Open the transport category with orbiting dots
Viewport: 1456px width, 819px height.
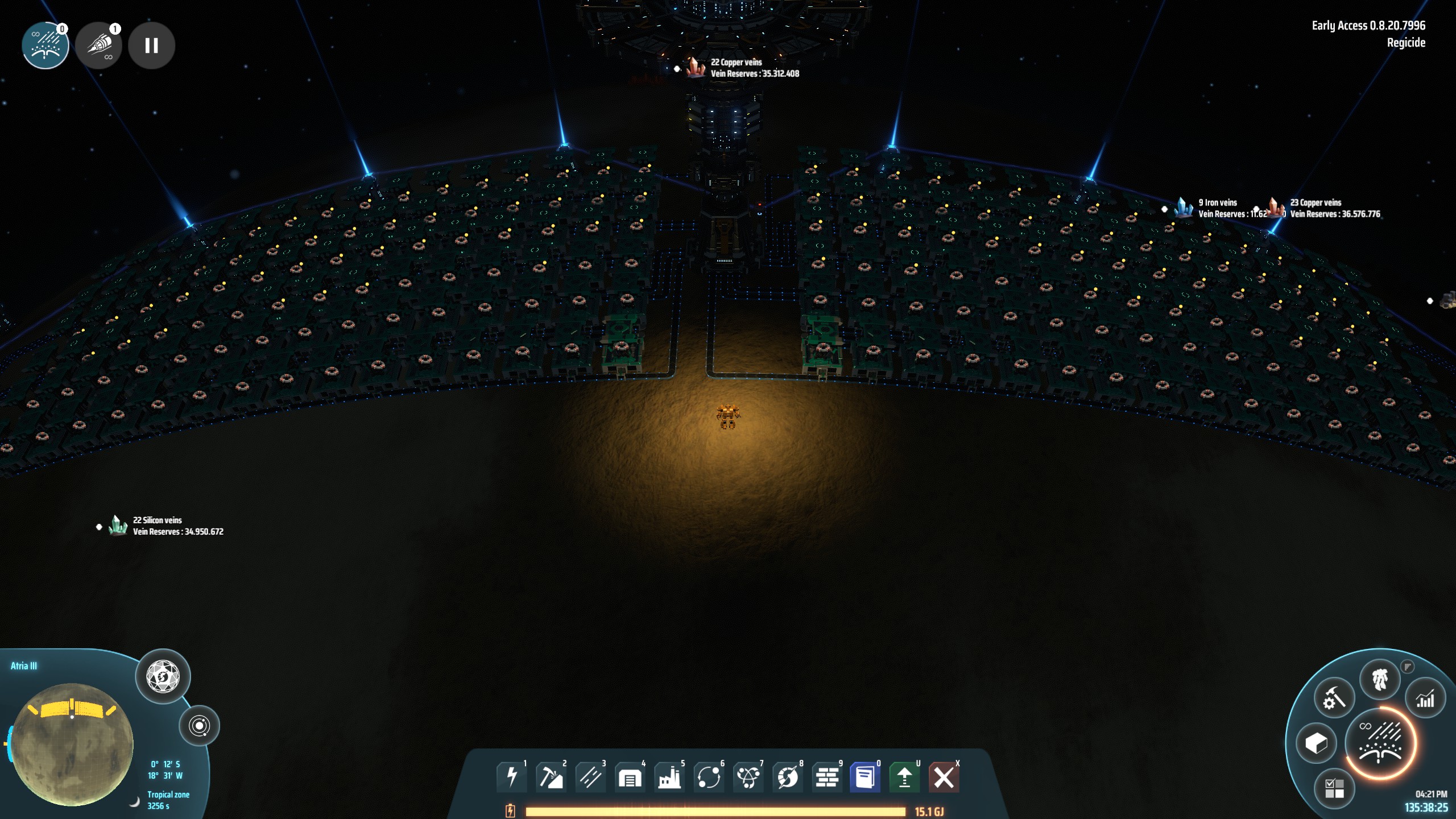coord(709,777)
